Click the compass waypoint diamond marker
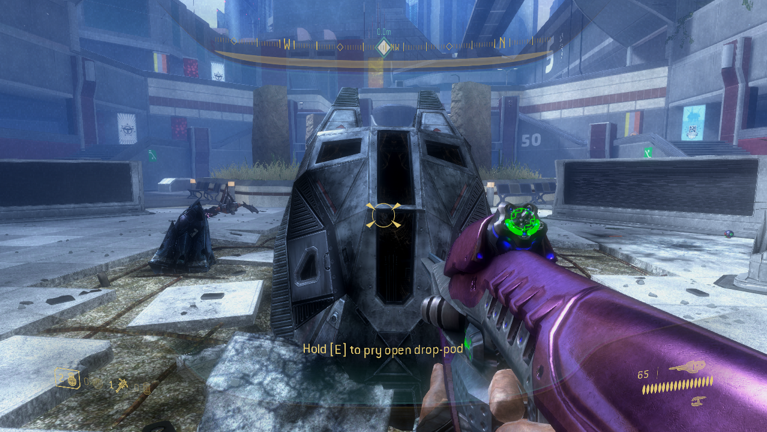The image size is (767, 432). coord(383,47)
